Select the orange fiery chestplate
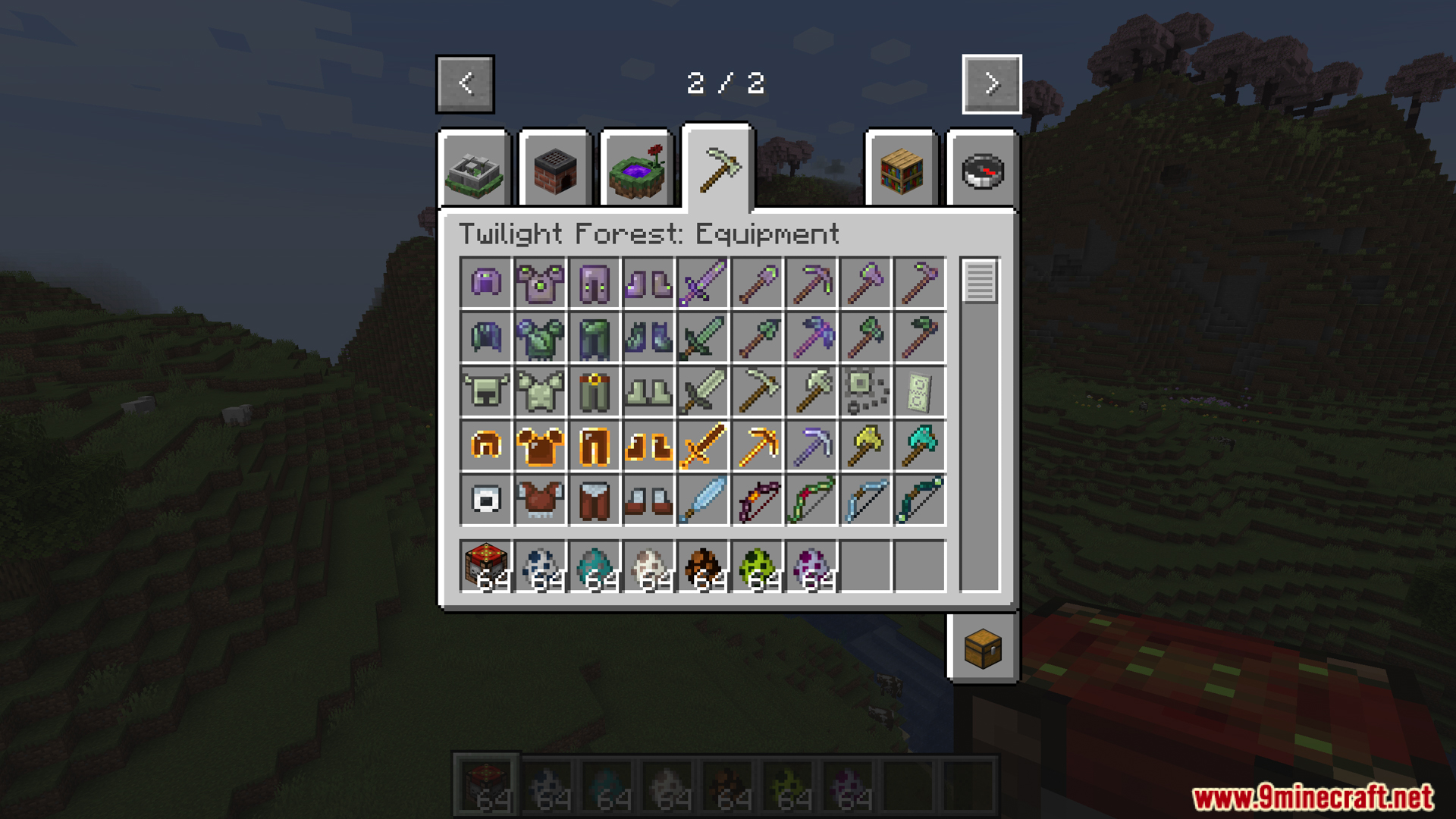Viewport: 1456px width, 819px height. tap(540, 446)
